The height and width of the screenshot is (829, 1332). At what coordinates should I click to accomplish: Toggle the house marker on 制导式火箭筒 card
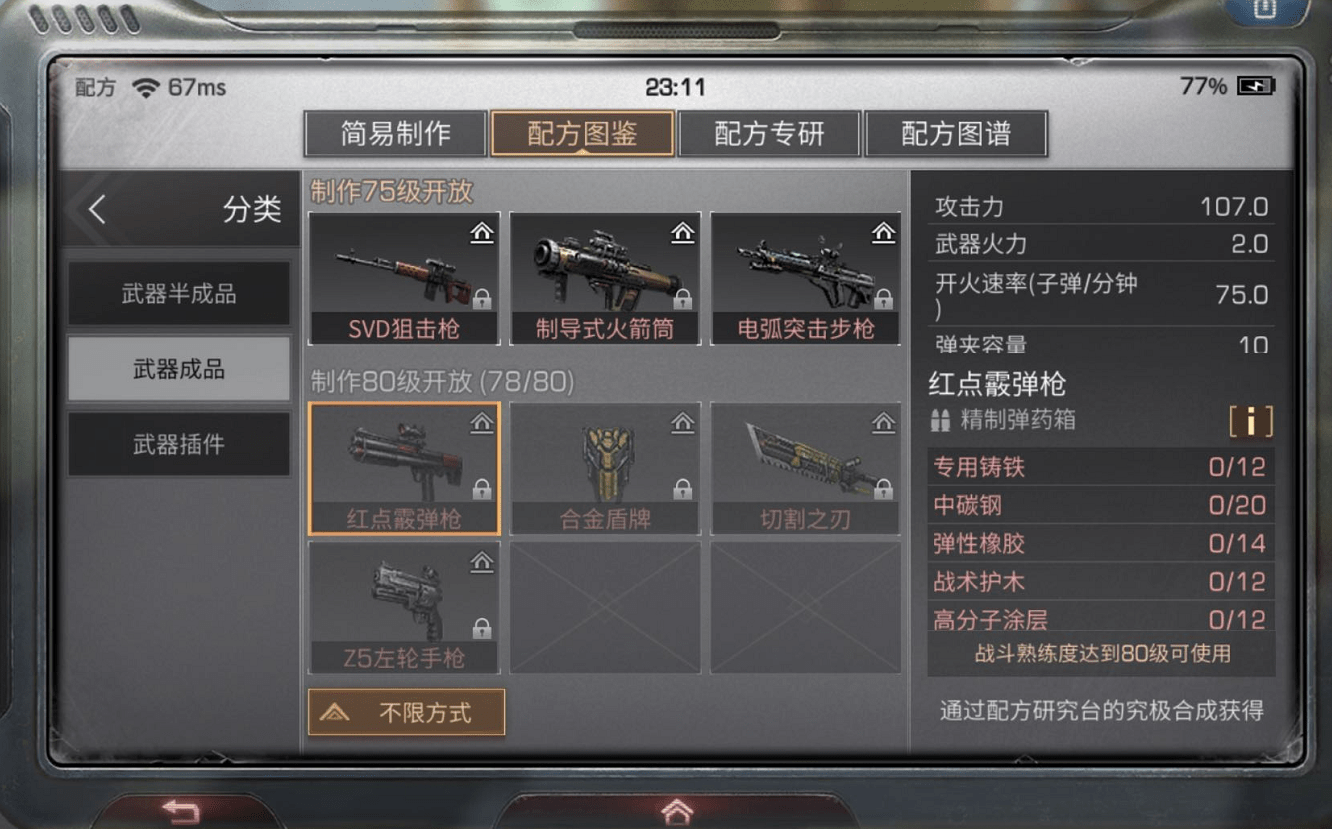684,232
